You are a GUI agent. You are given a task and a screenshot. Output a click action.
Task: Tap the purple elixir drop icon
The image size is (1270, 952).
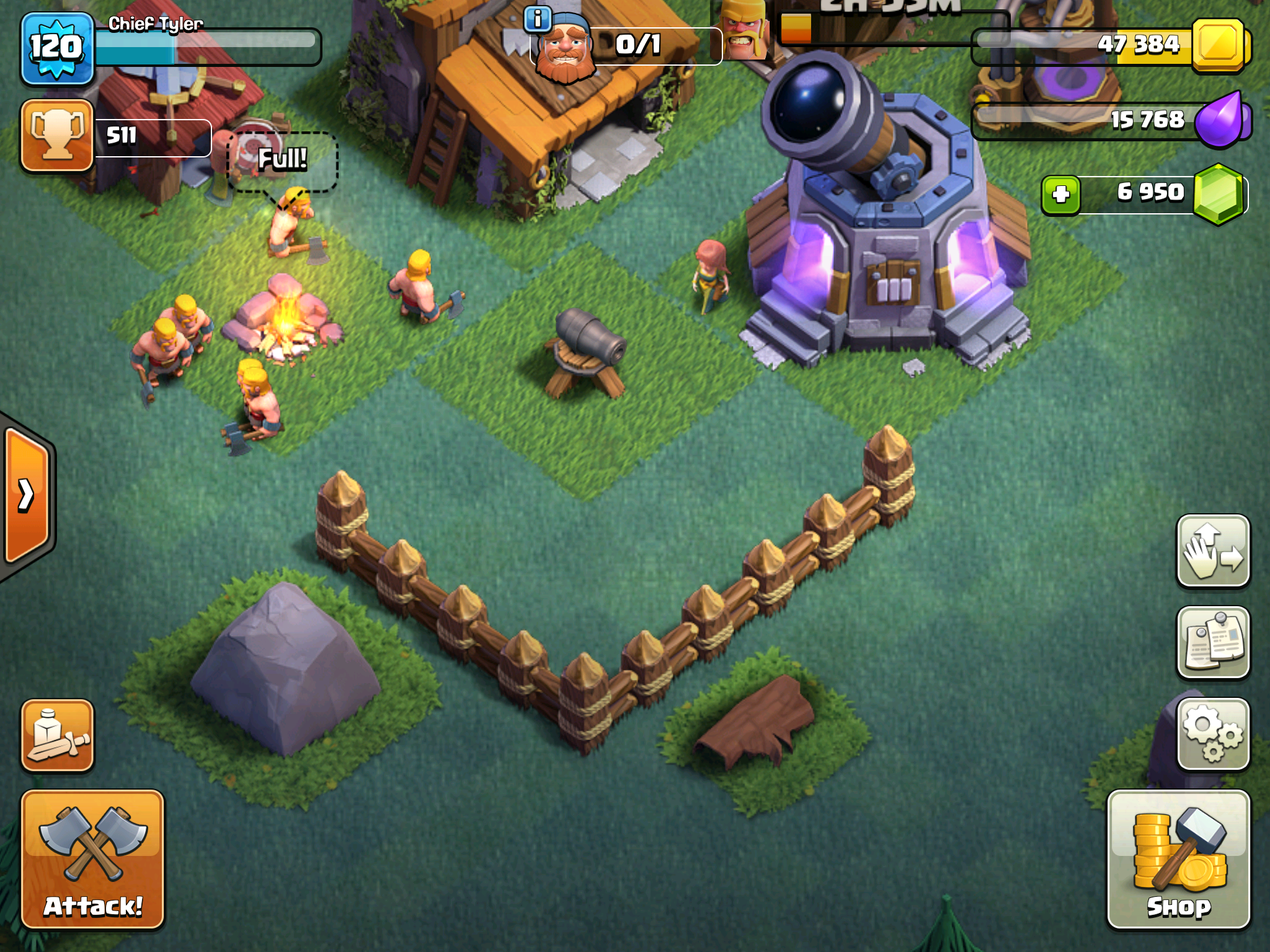1219,120
